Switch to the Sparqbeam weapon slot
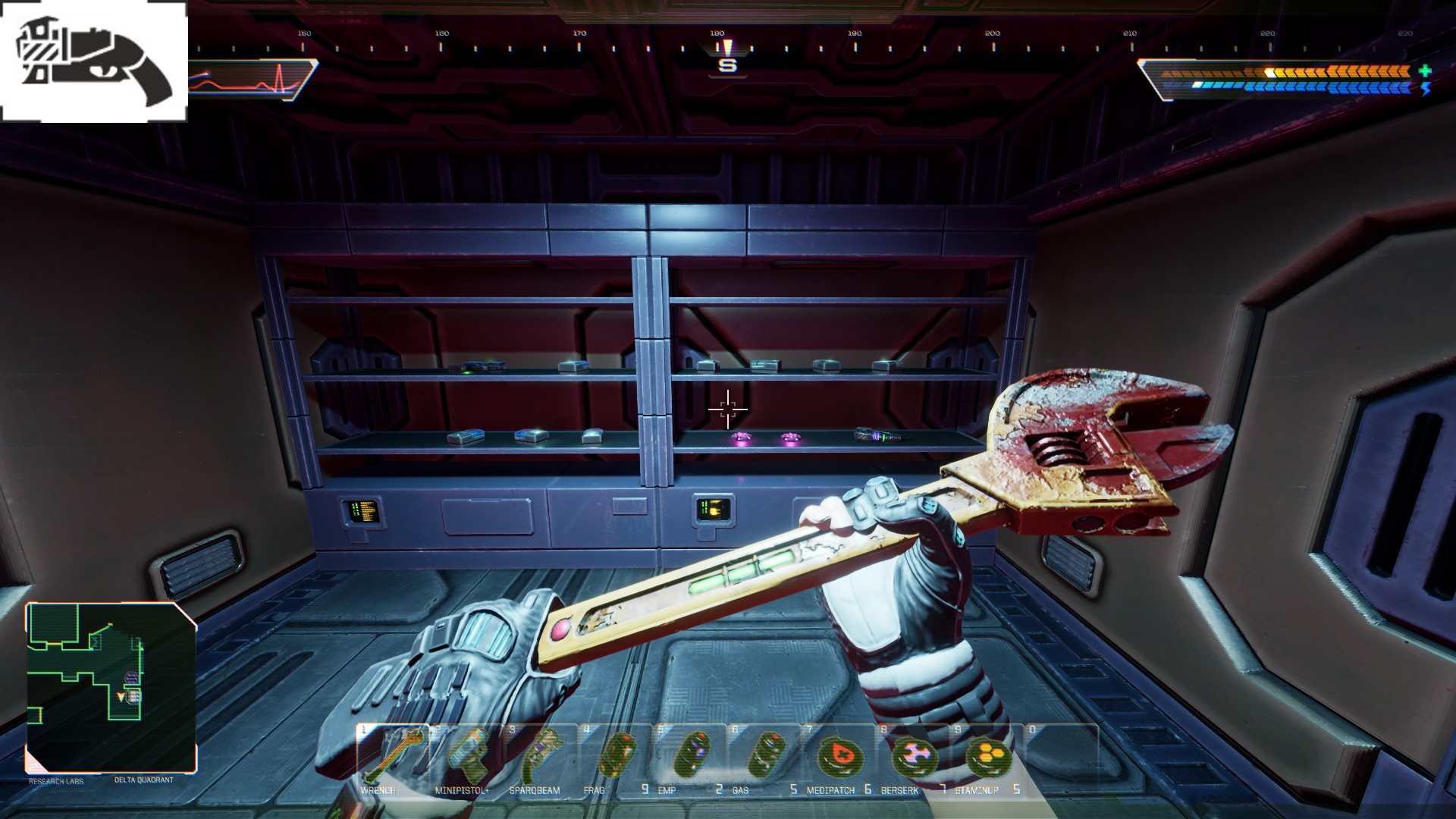This screenshot has width=1456, height=819. 540,757
